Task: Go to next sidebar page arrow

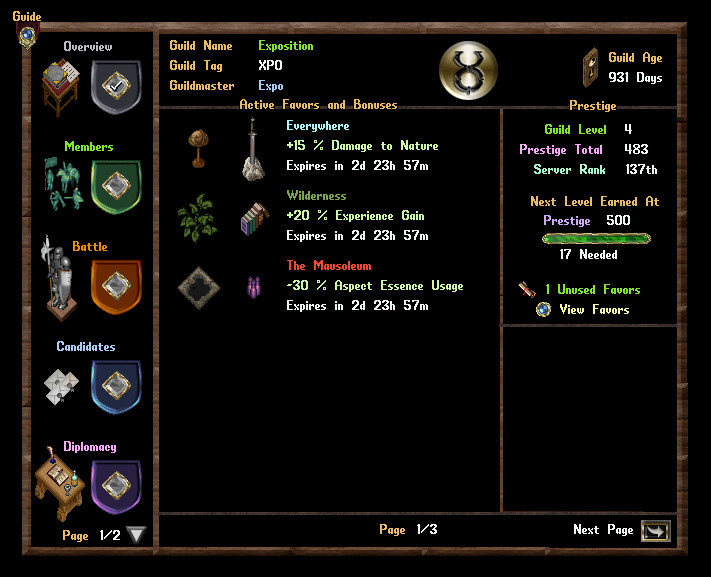Action: pyautogui.click(x=137, y=535)
